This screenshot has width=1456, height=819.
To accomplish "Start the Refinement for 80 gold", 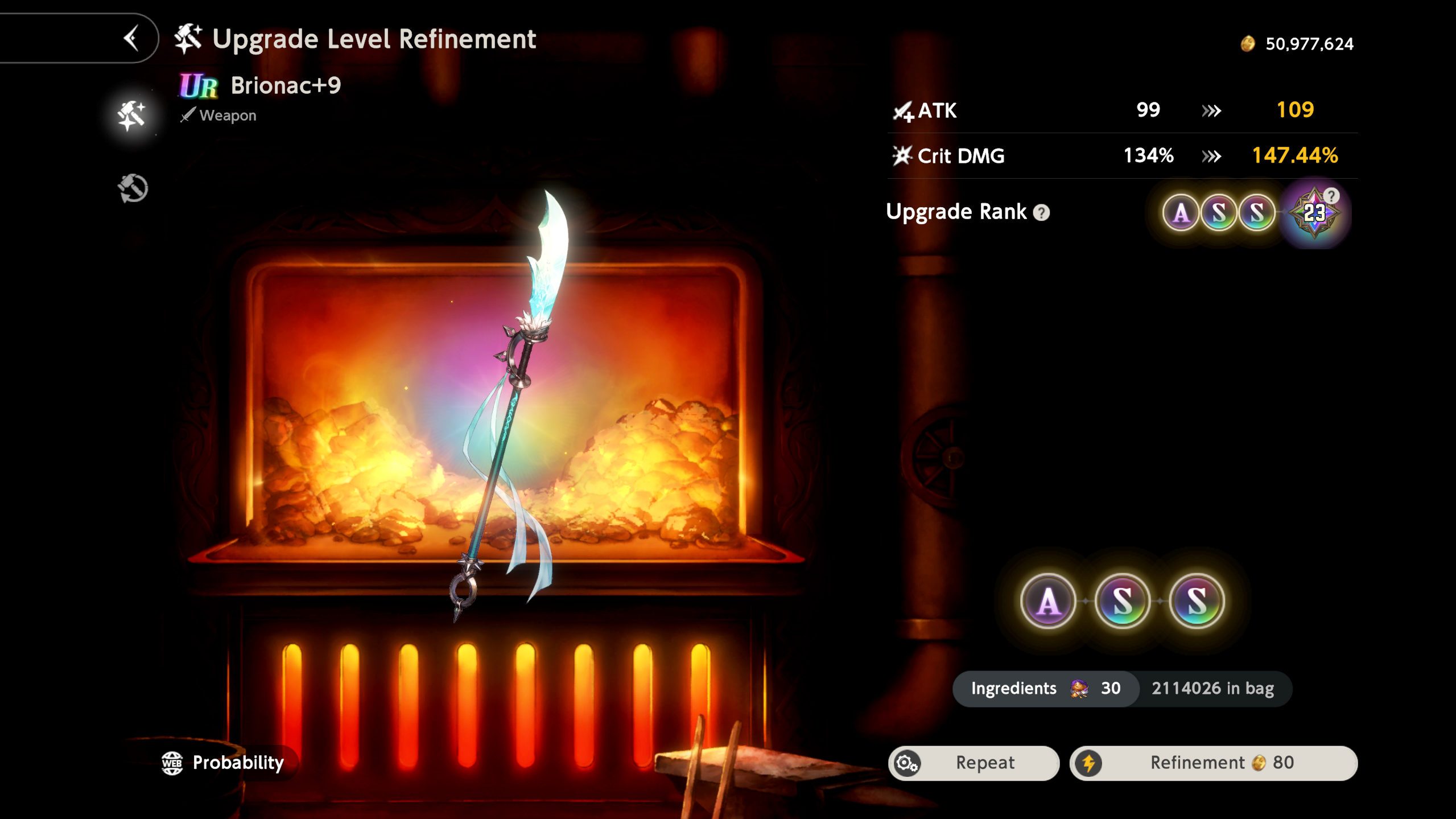I will click(1214, 763).
